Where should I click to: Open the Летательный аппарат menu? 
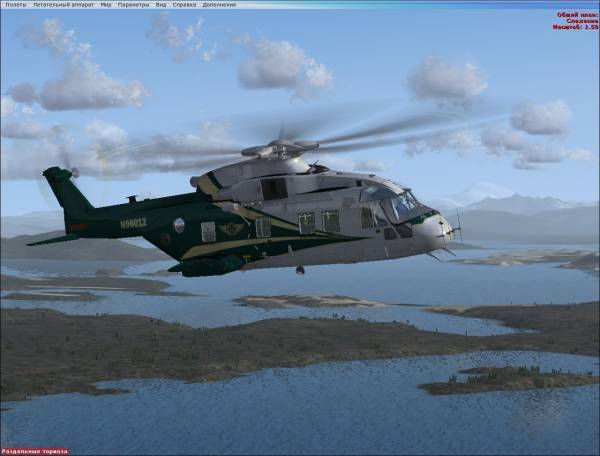click(64, 4)
